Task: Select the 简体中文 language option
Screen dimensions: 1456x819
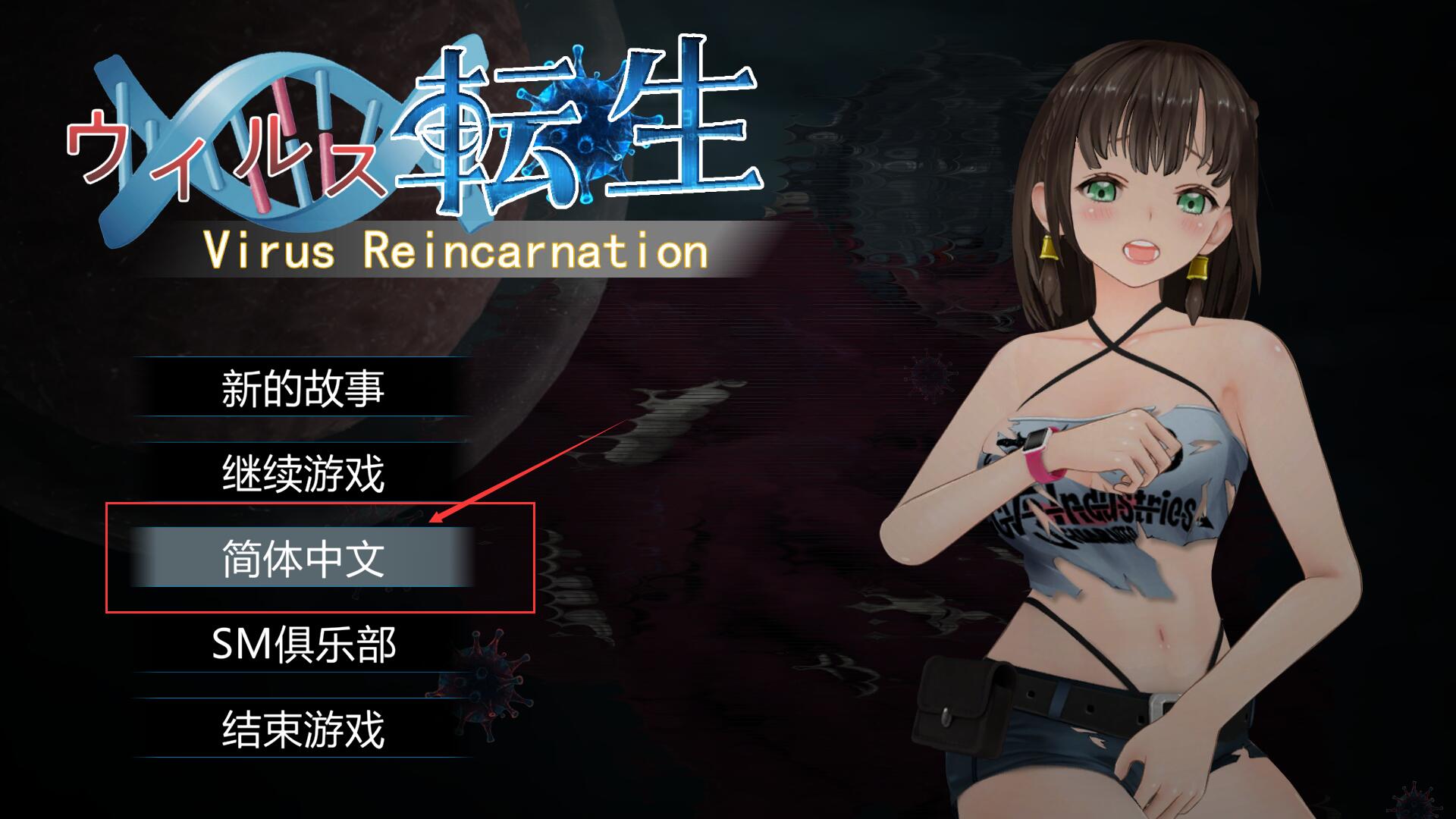Action: (x=303, y=558)
